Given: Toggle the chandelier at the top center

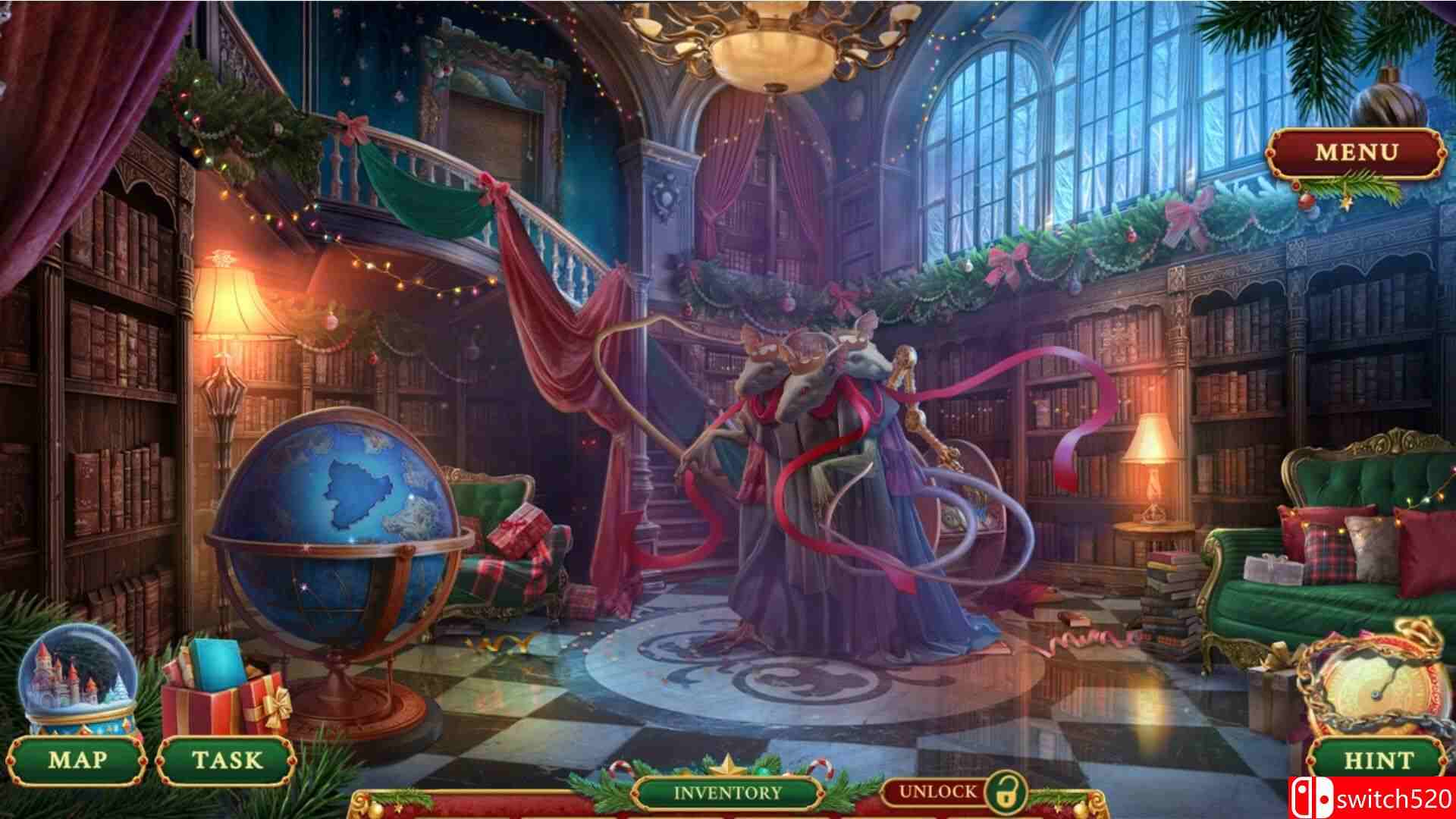Looking at the screenshot, I should (773, 57).
